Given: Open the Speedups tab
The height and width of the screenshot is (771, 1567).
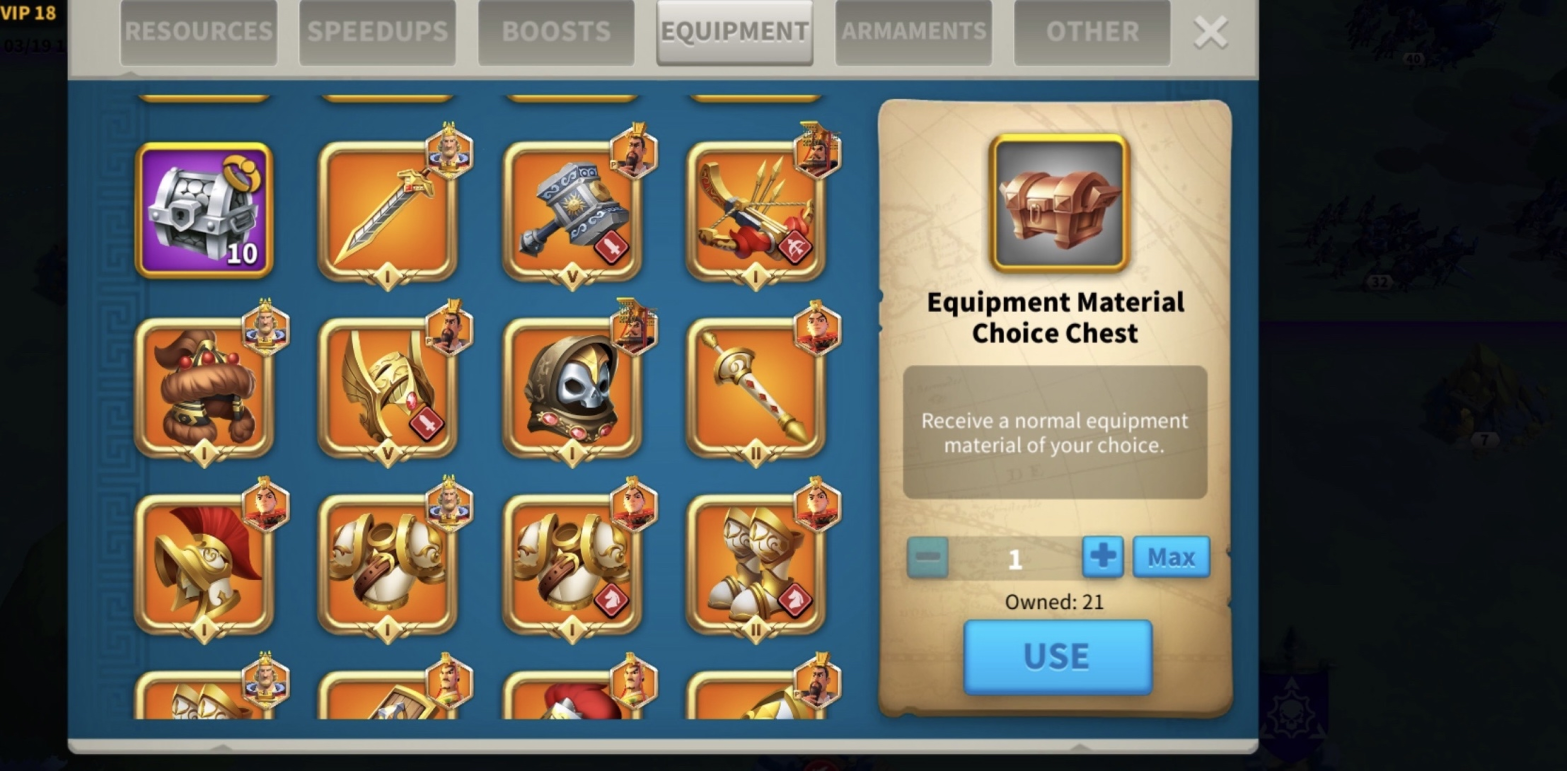Looking at the screenshot, I should 377,32.
